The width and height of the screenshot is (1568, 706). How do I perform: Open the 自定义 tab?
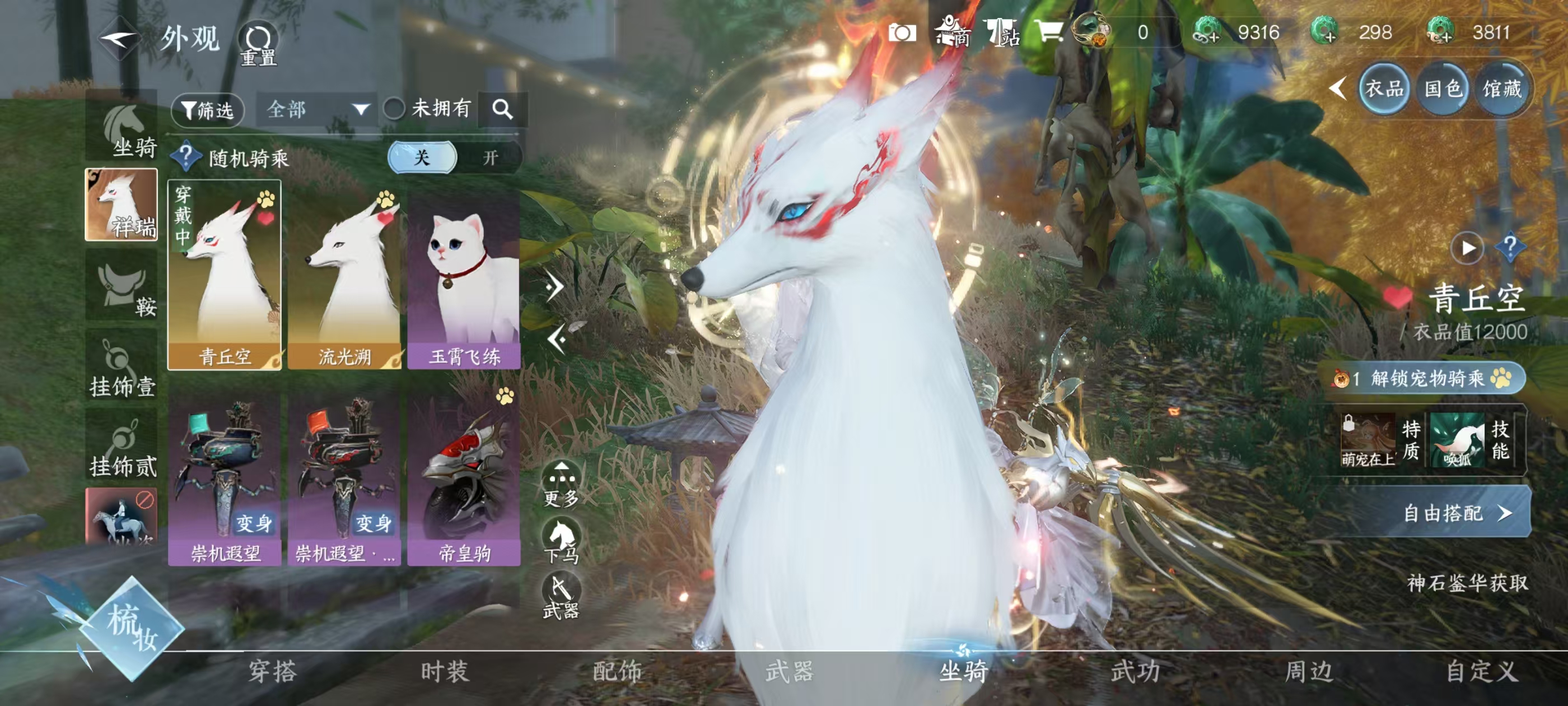pyautogui.click(x=1481, y=671)
